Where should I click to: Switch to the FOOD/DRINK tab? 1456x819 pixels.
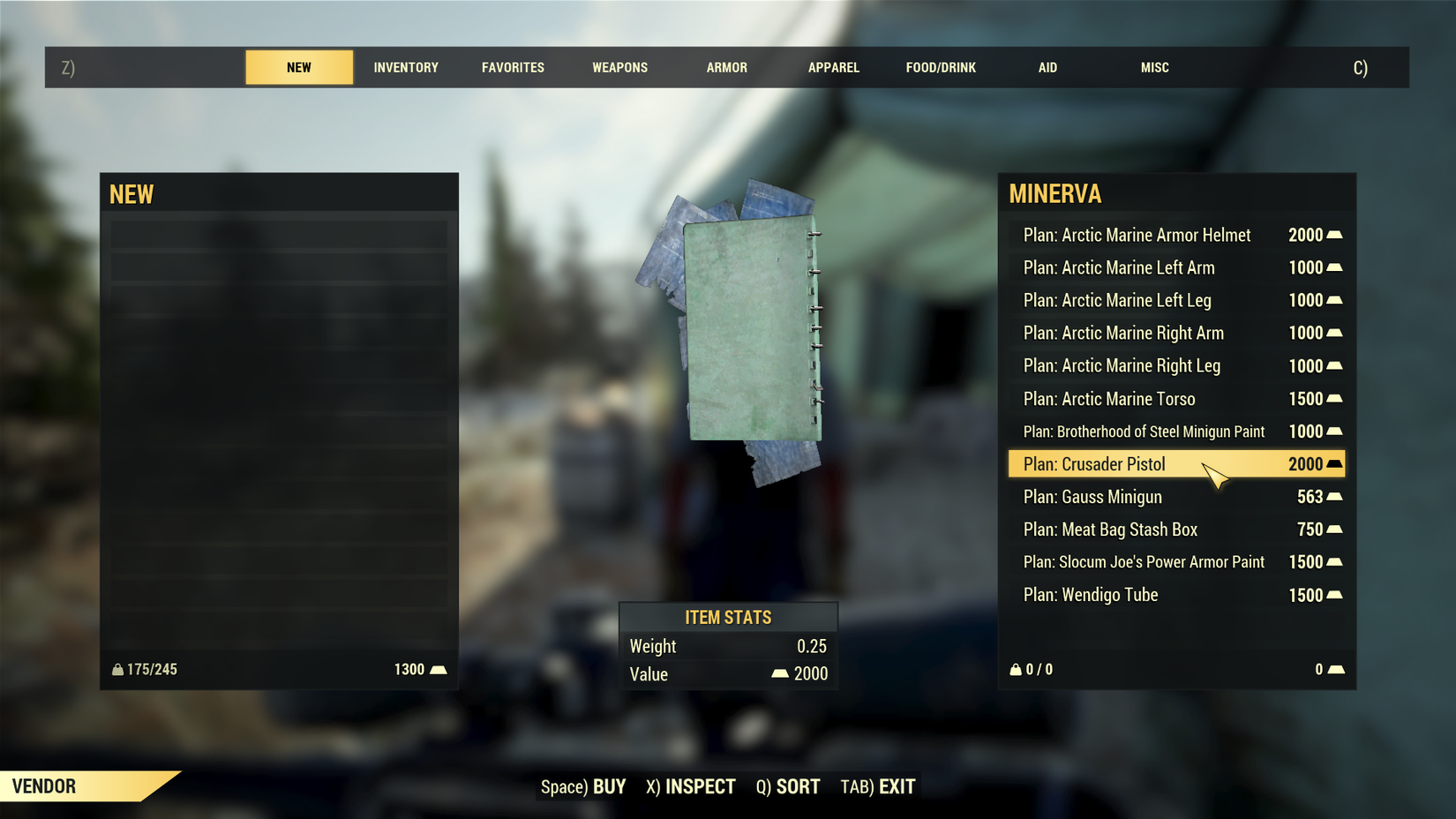[941, 67]
